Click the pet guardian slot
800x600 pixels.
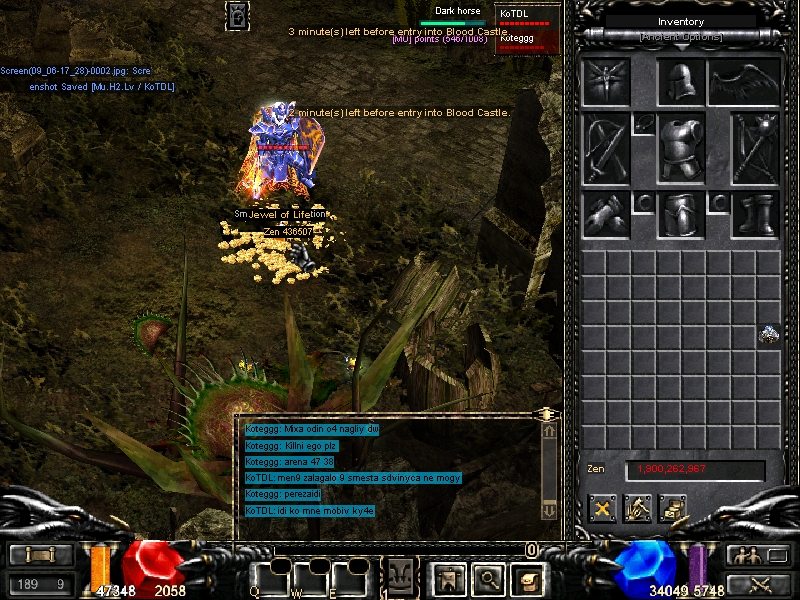pos(607,82)
